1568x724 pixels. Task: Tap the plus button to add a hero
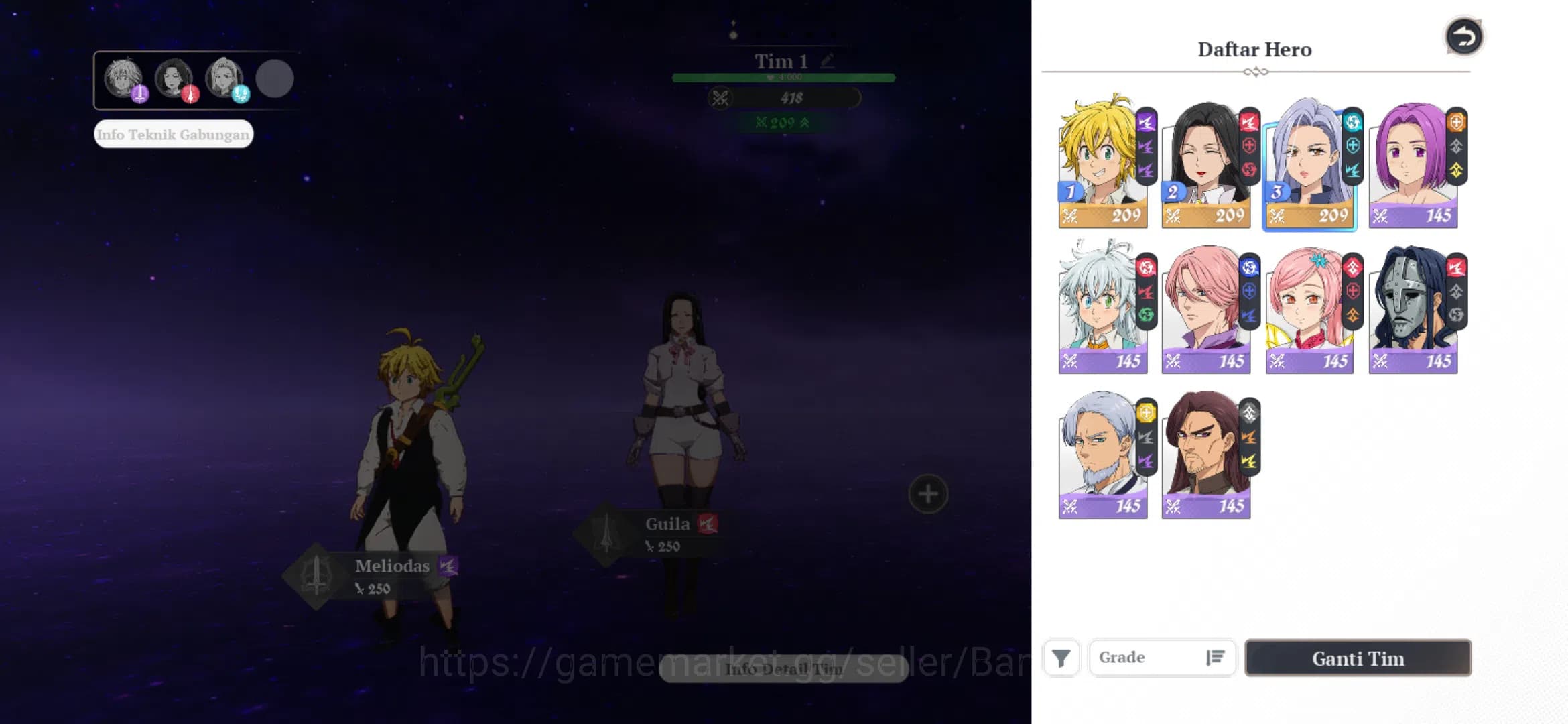point(927,494)
